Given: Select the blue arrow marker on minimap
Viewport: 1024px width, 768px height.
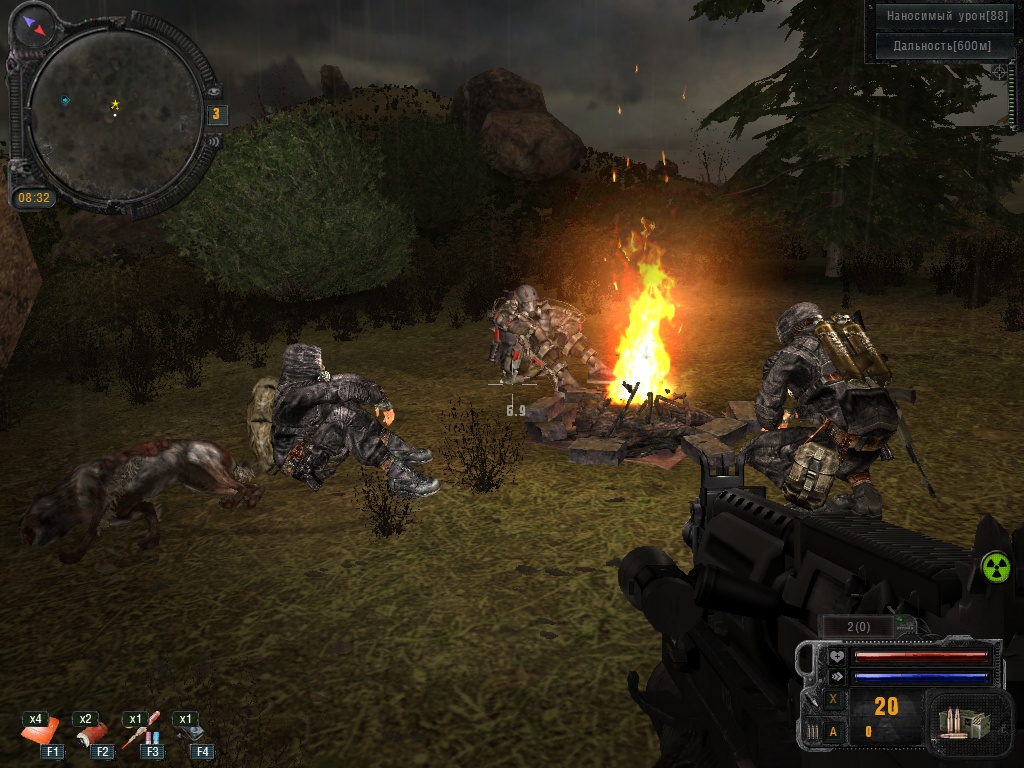Looking at the screenshot, I should [65, 100].
